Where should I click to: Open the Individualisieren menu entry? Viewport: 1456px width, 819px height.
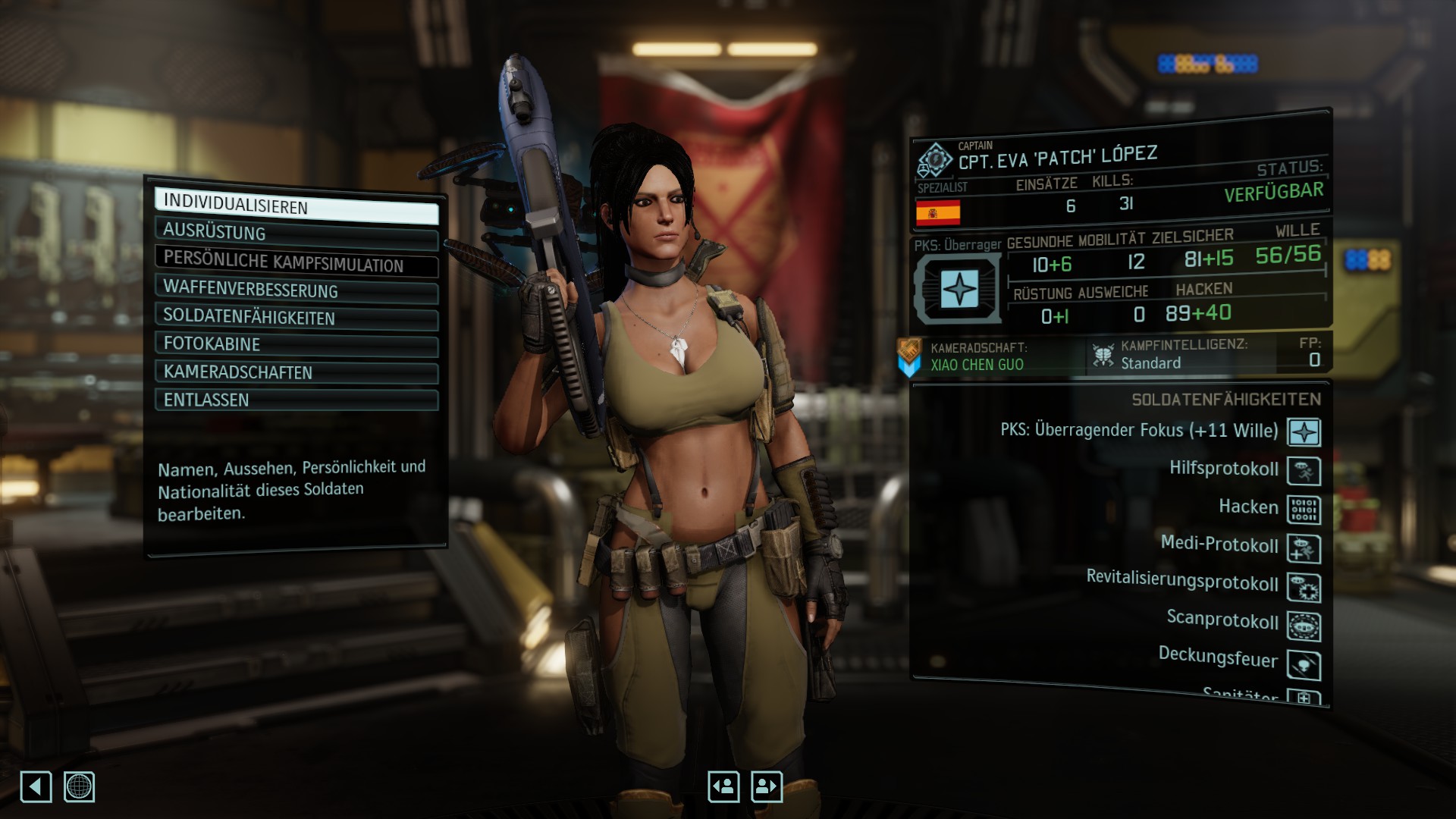tap(296, 206)
